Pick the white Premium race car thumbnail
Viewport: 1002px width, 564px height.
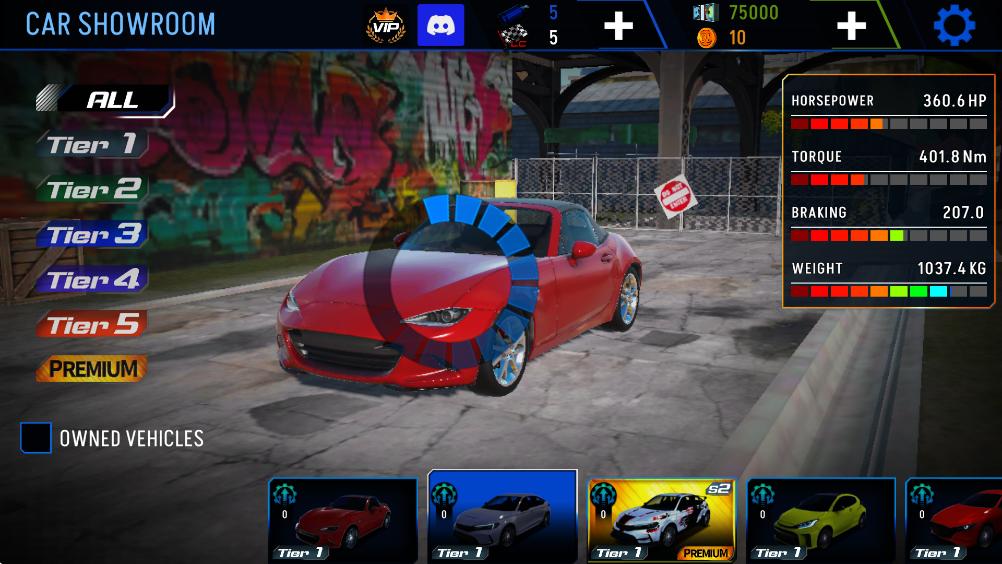(x=661, y=520)
